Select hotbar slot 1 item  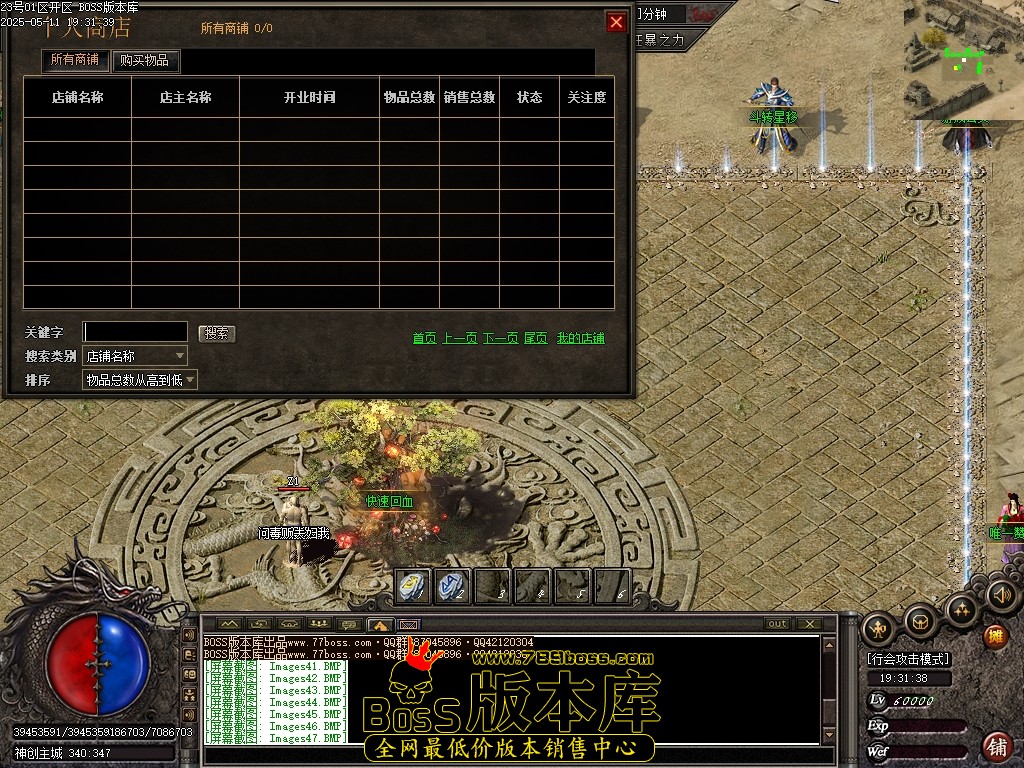click(414, 587)
